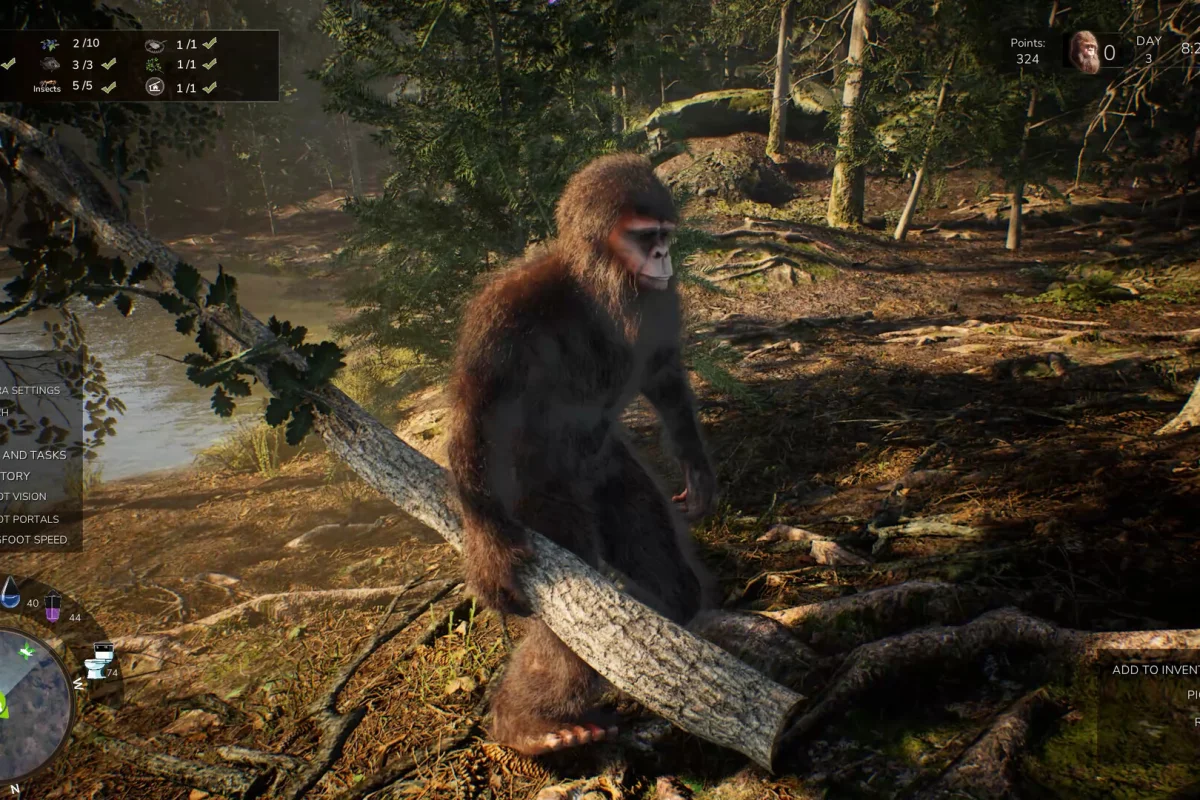
Task: Toggle the Bigfoot Vision option
Action: pos(24,497)
